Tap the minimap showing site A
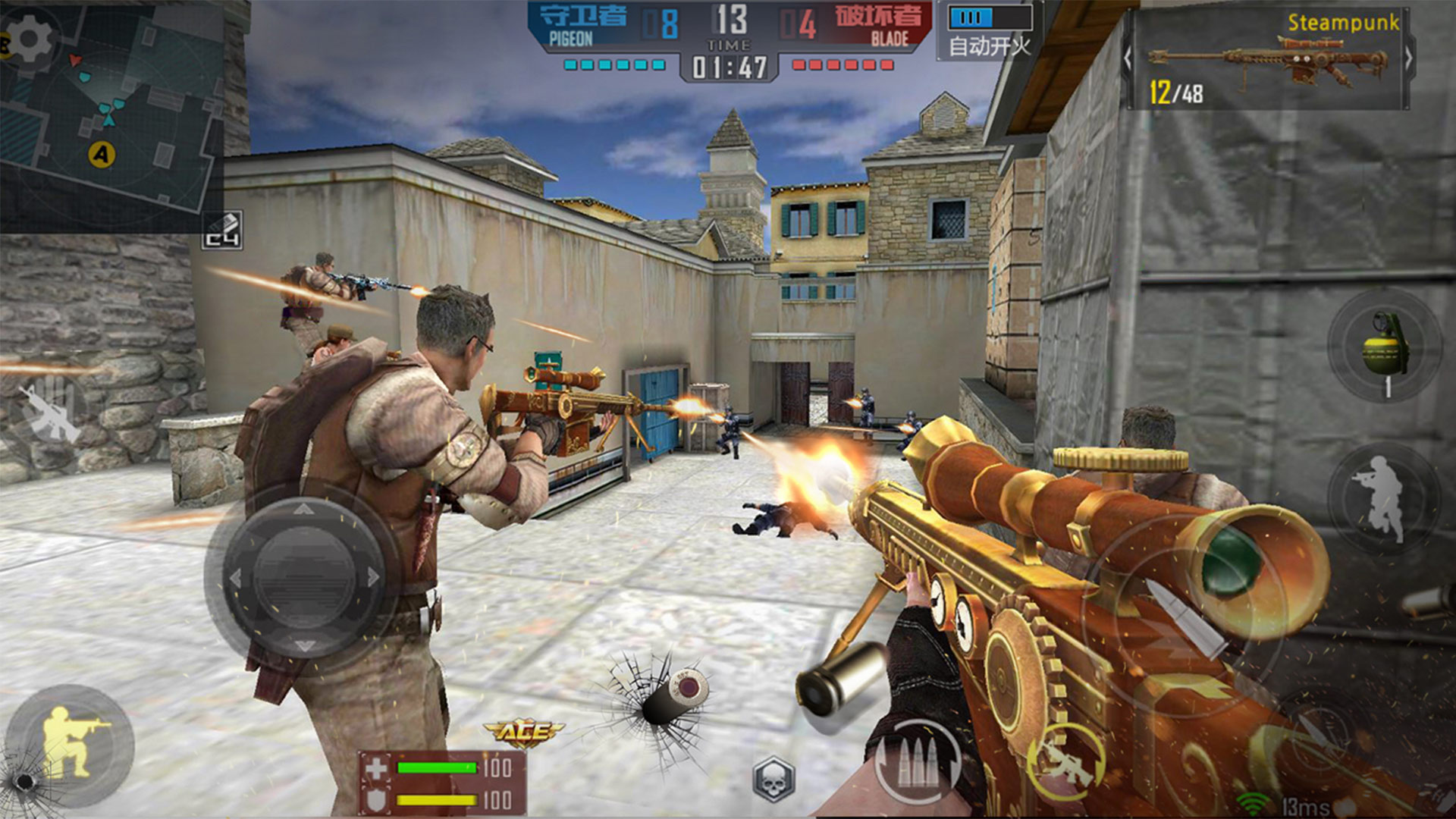1456x819 pixels. coord(114,129)
